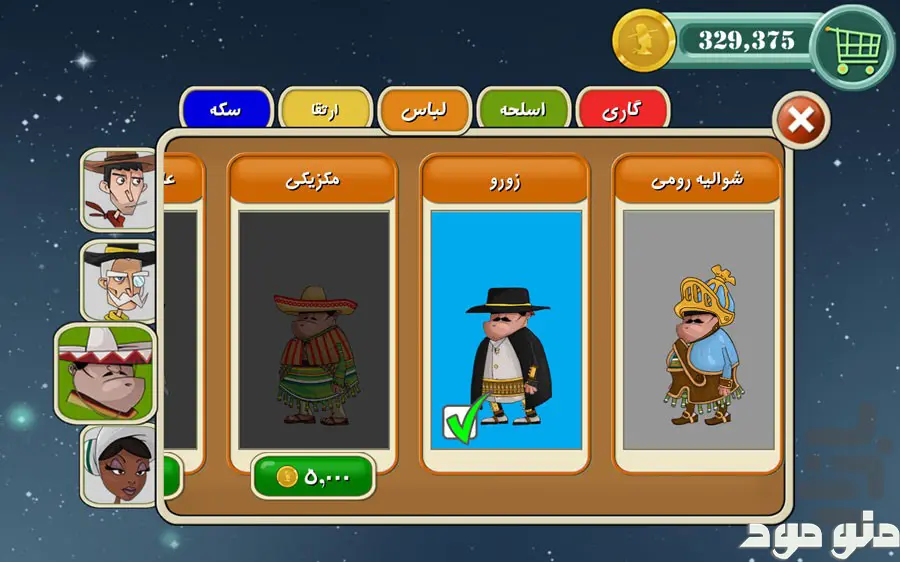
Task: Select the لباس (clothes) tab
Action: [x=424, y=110]
